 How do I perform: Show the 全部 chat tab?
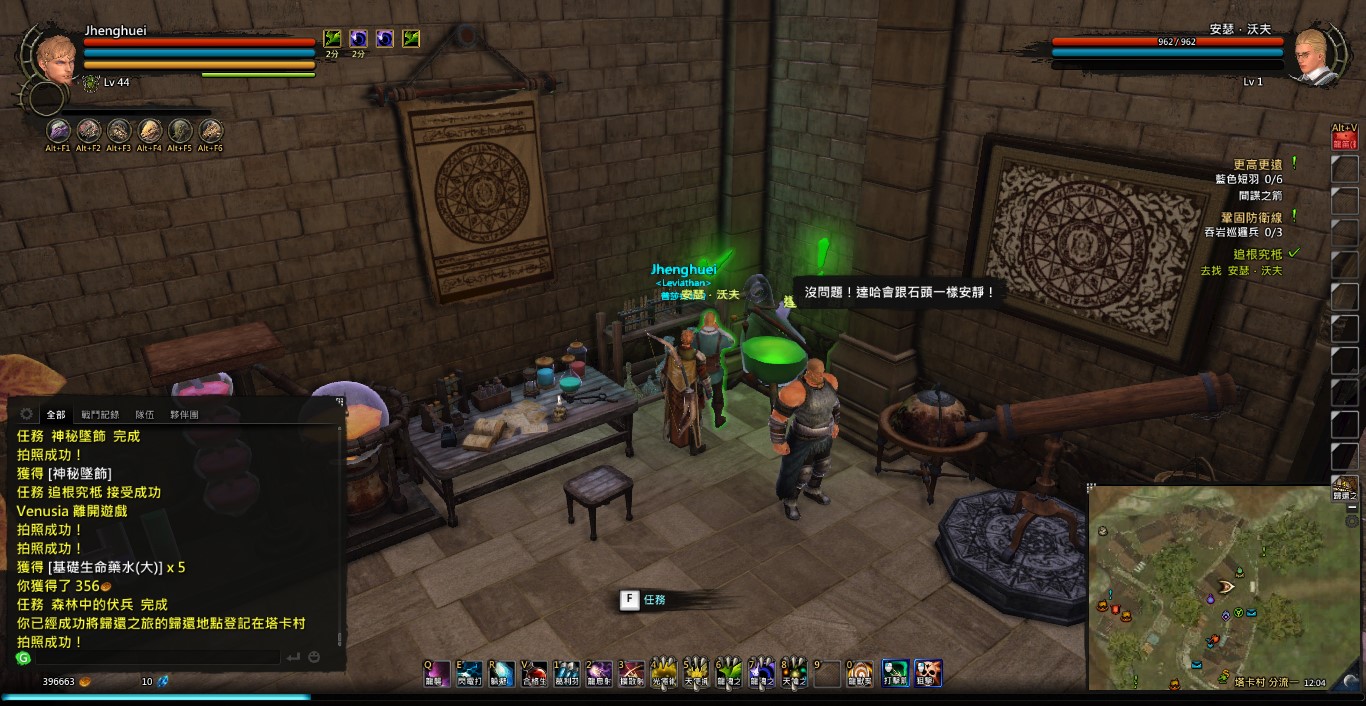tap(56, 414)
